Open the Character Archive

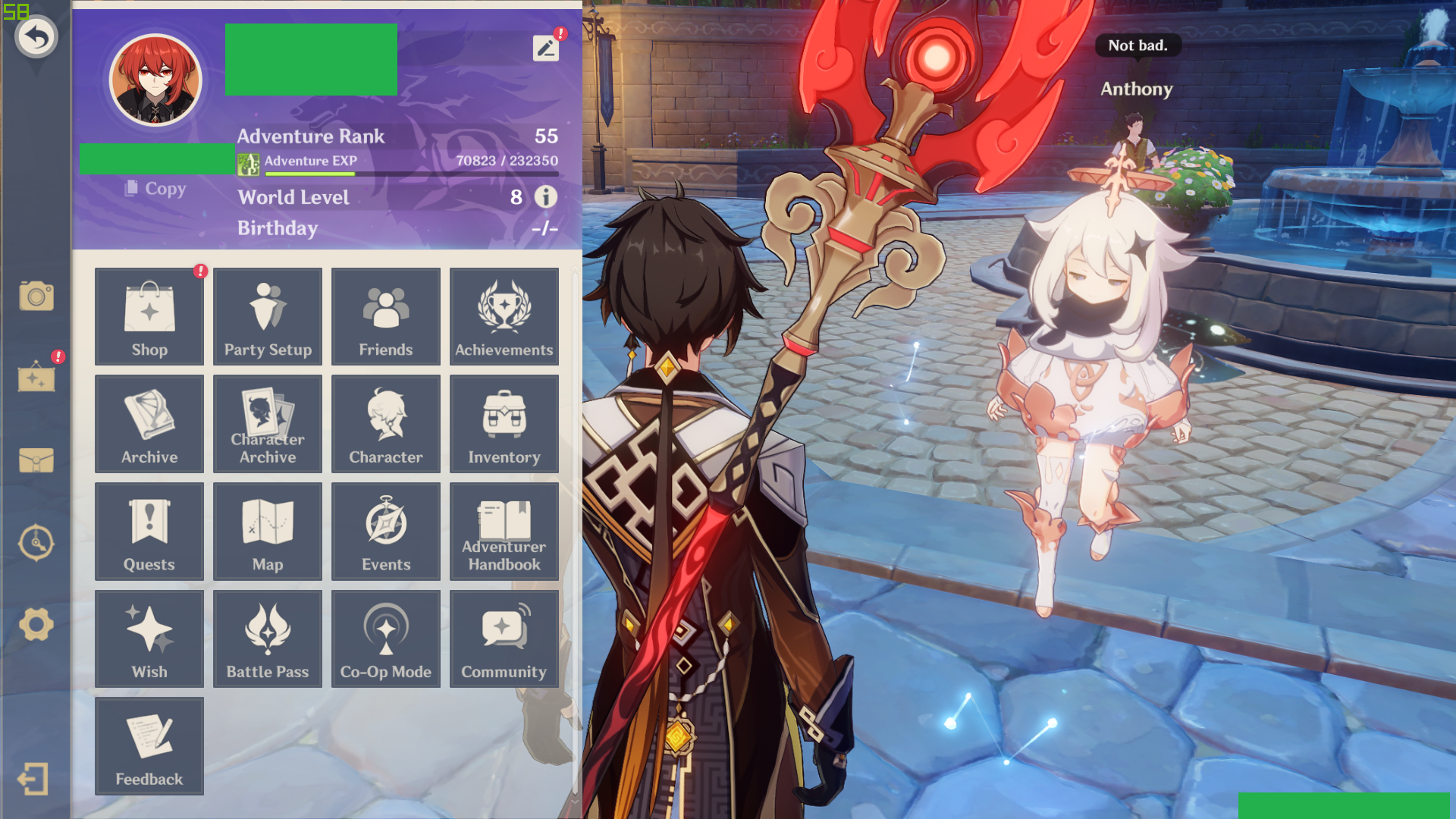(x=267, y=424)
